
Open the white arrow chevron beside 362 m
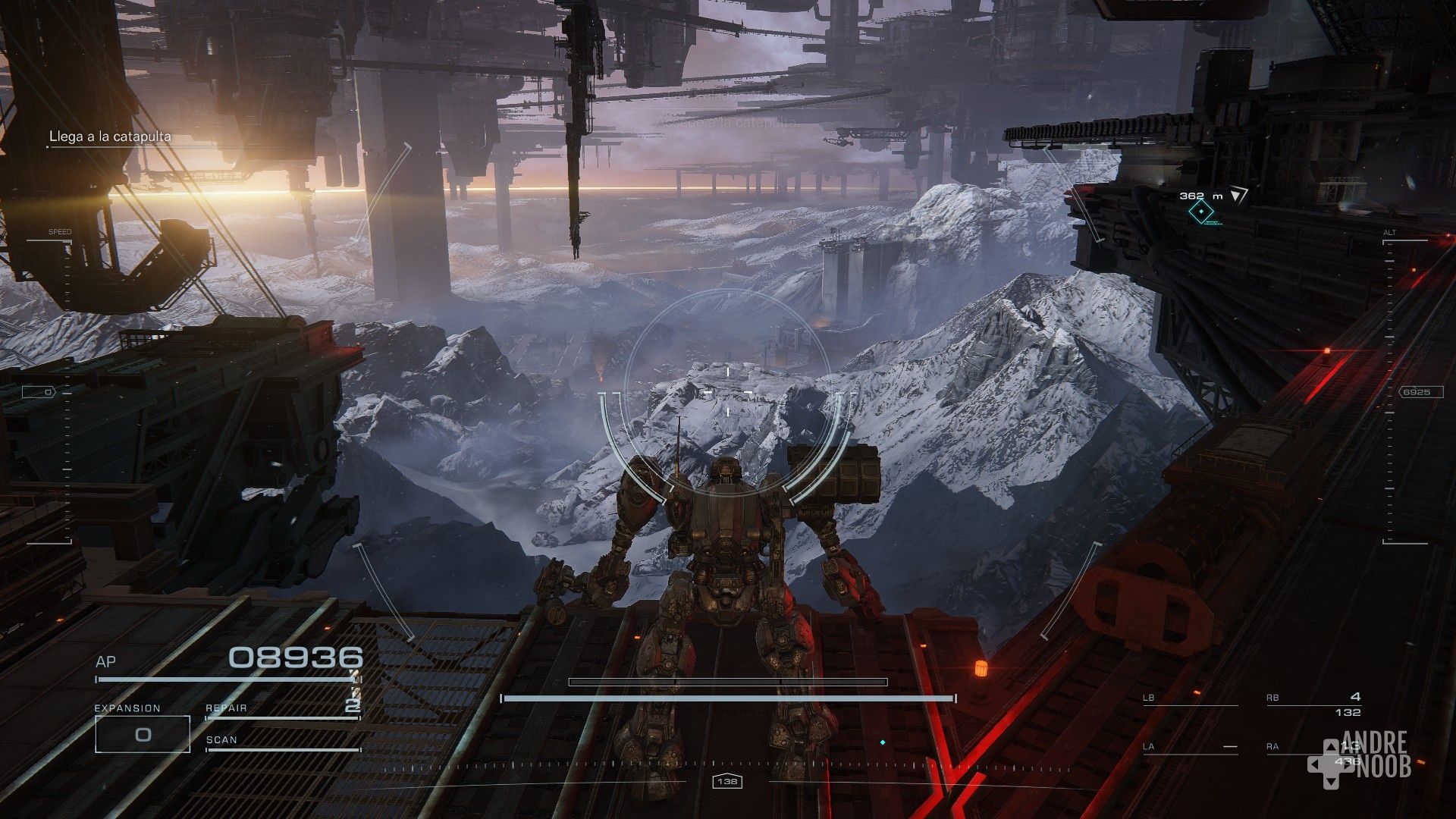1241,195
